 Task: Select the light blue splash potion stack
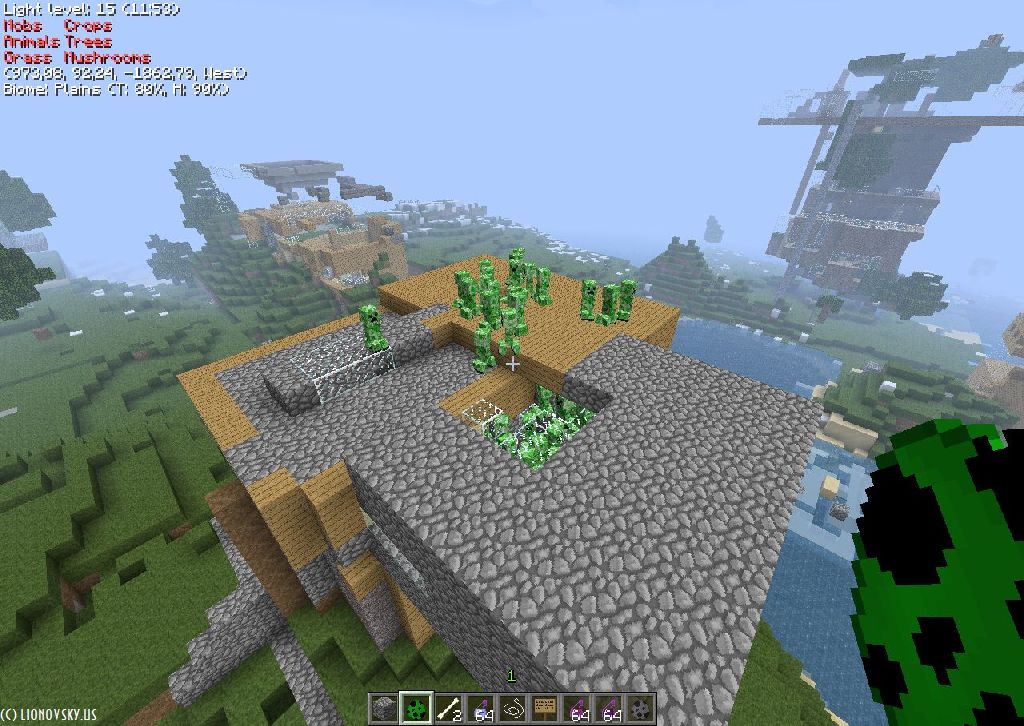coord(481,708)
